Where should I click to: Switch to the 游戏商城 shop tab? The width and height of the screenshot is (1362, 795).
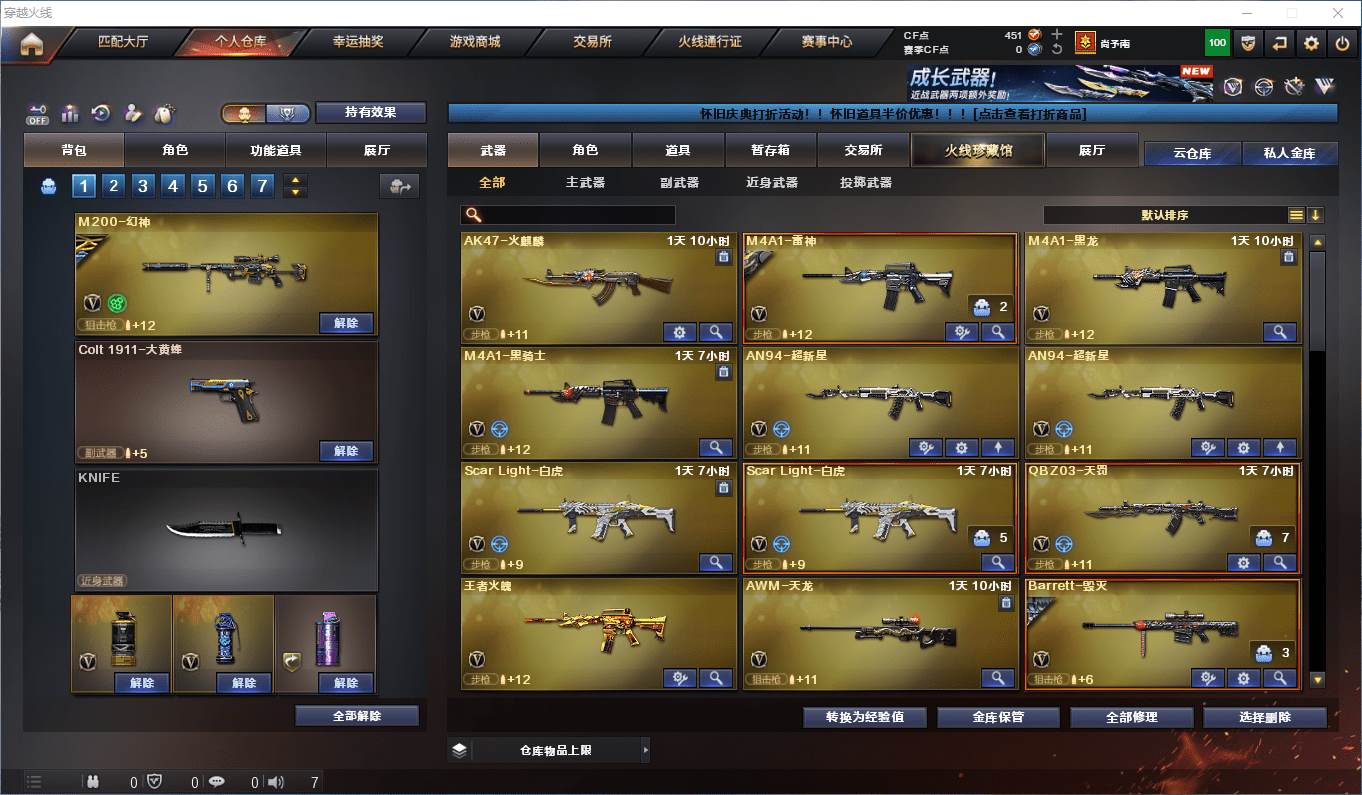point(475,42)
